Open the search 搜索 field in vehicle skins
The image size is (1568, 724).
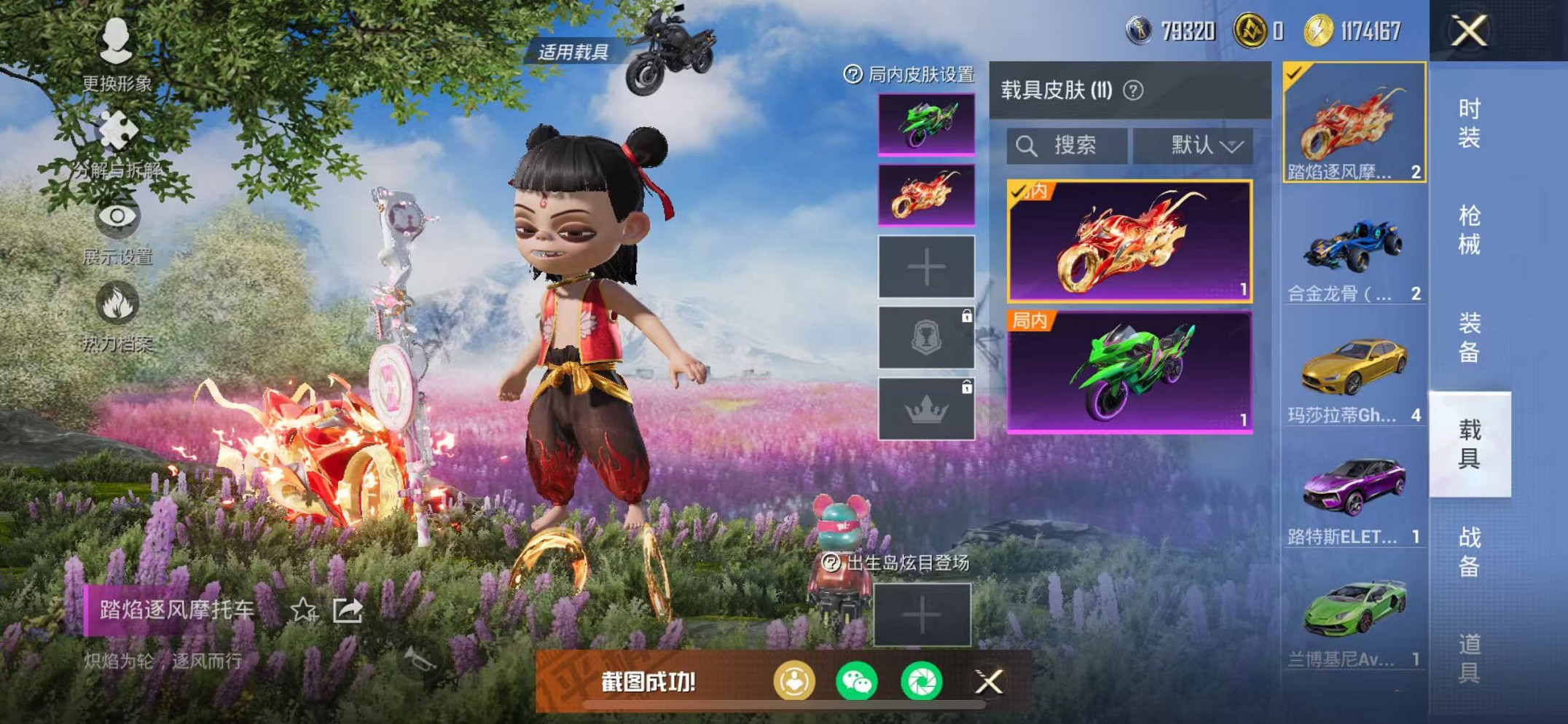click(1067, 146)
